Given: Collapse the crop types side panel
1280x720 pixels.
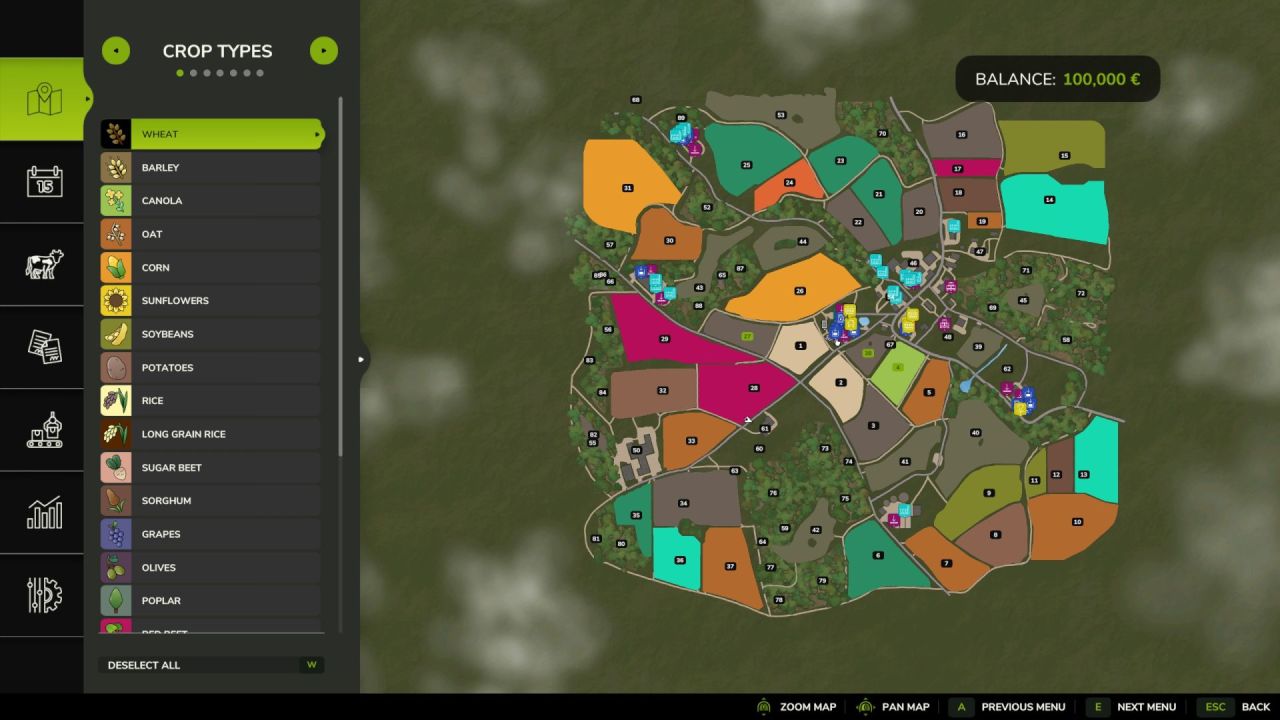Looking at the screenshot, I should pyautogui.click(x=361, y=357).
